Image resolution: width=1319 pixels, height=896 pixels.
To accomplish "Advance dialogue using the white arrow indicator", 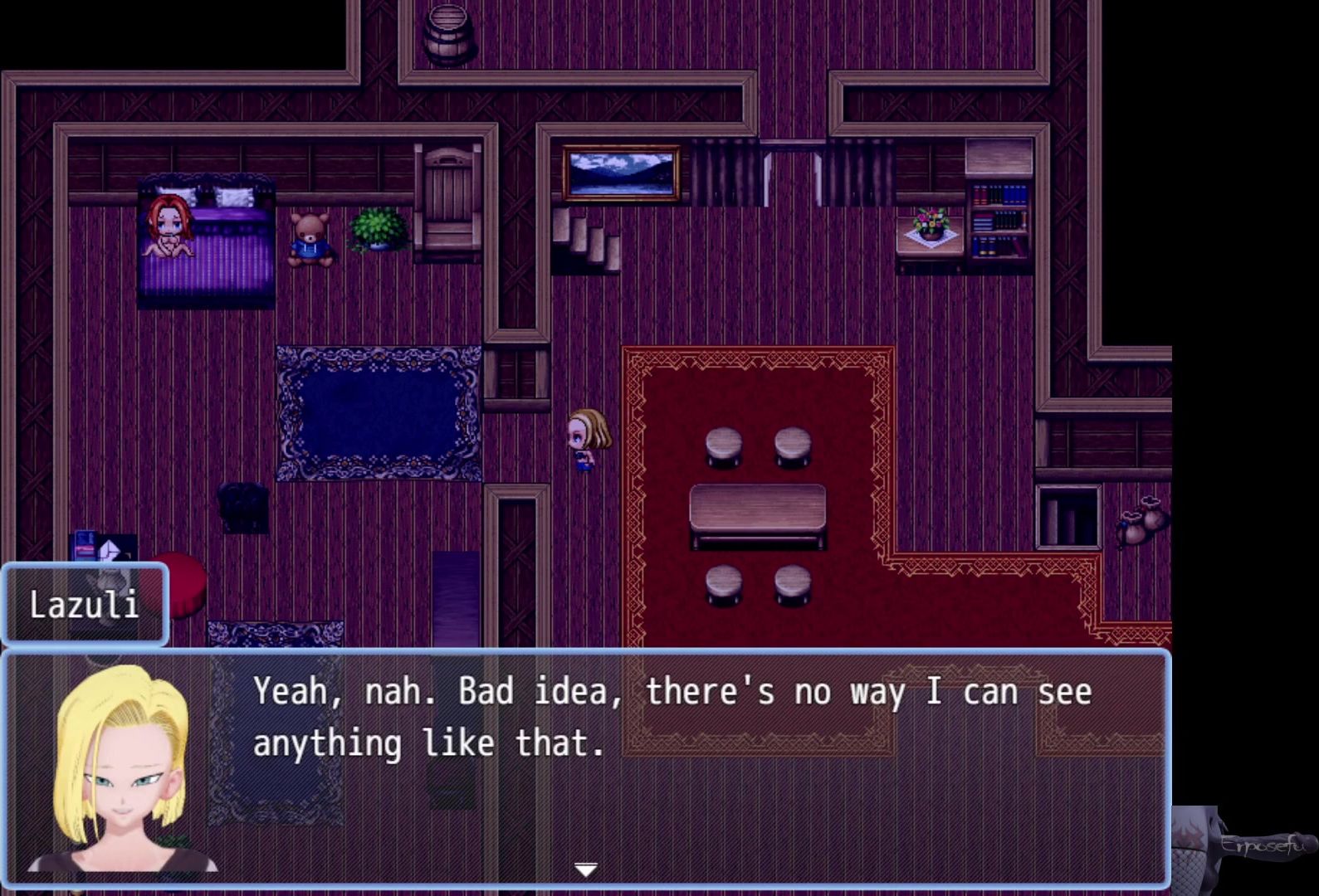I will [586, 869].
